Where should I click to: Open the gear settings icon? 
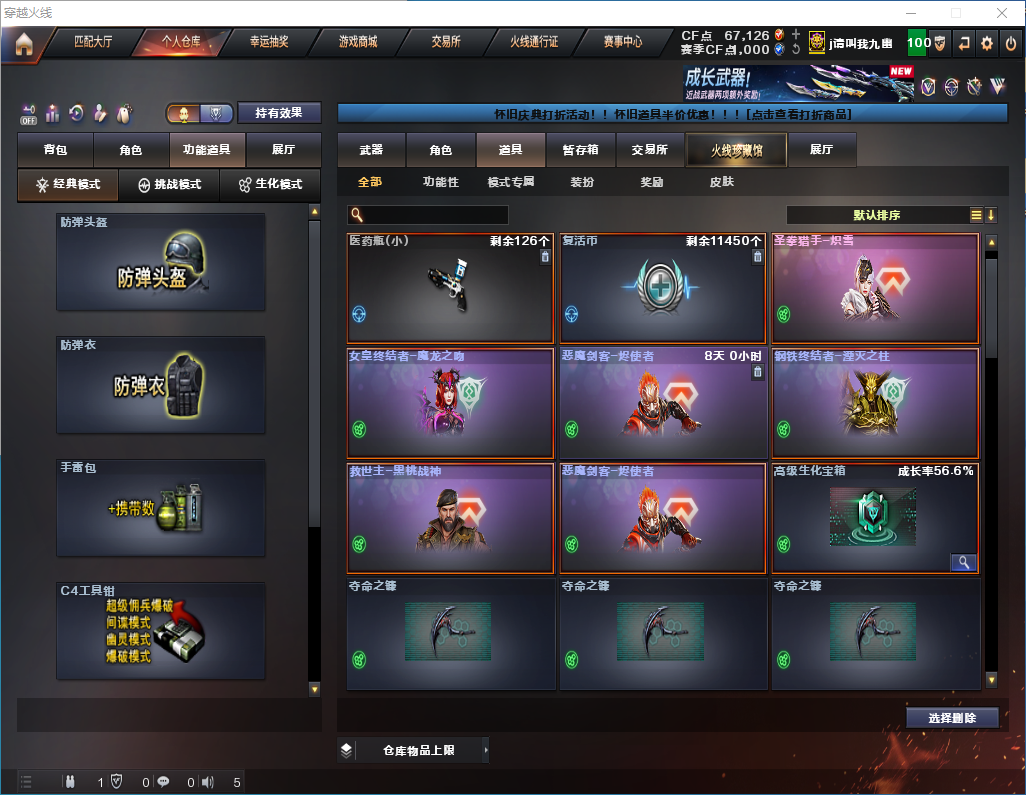coord(987,44)
